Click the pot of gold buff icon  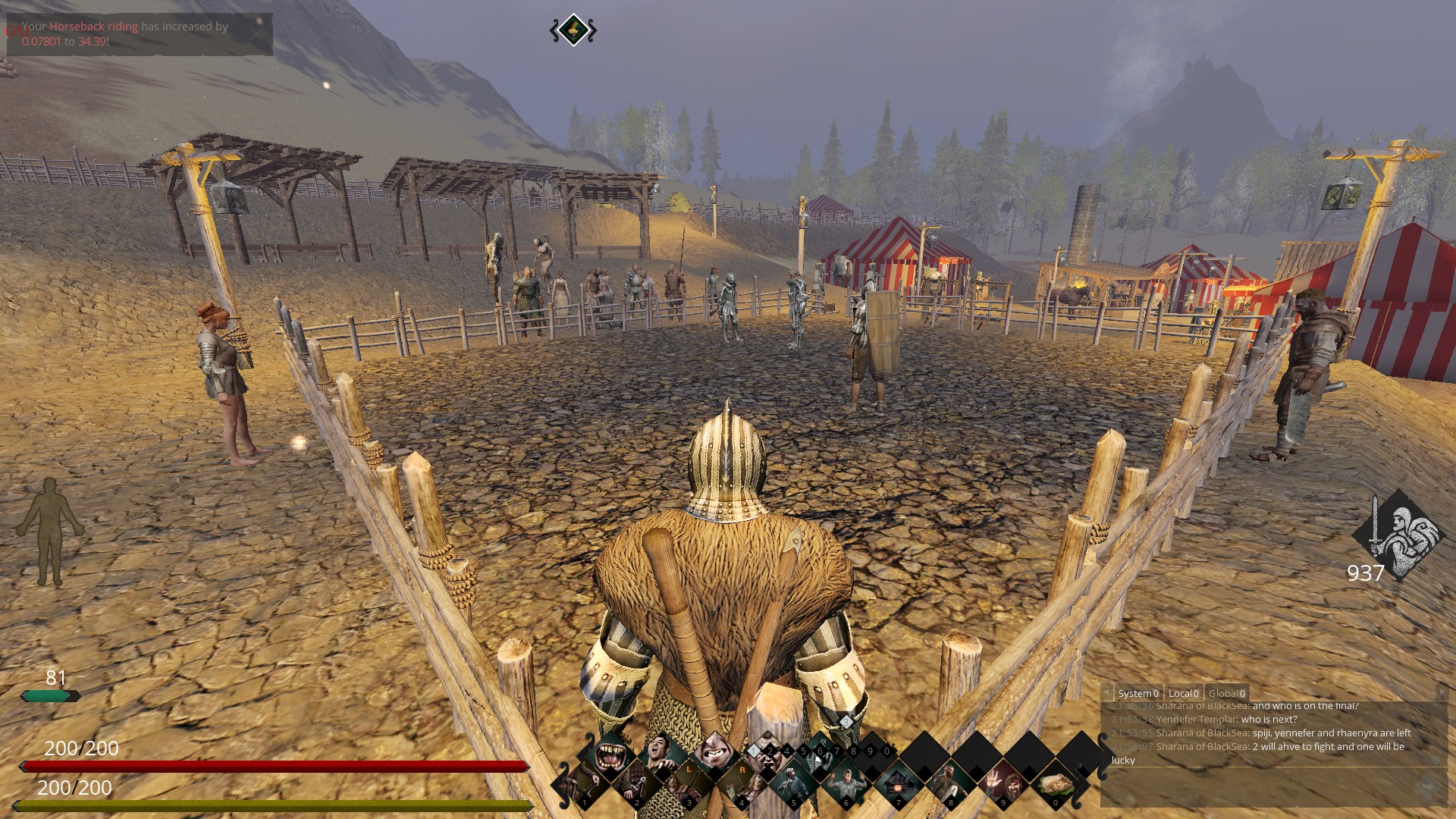click(573, 30)
